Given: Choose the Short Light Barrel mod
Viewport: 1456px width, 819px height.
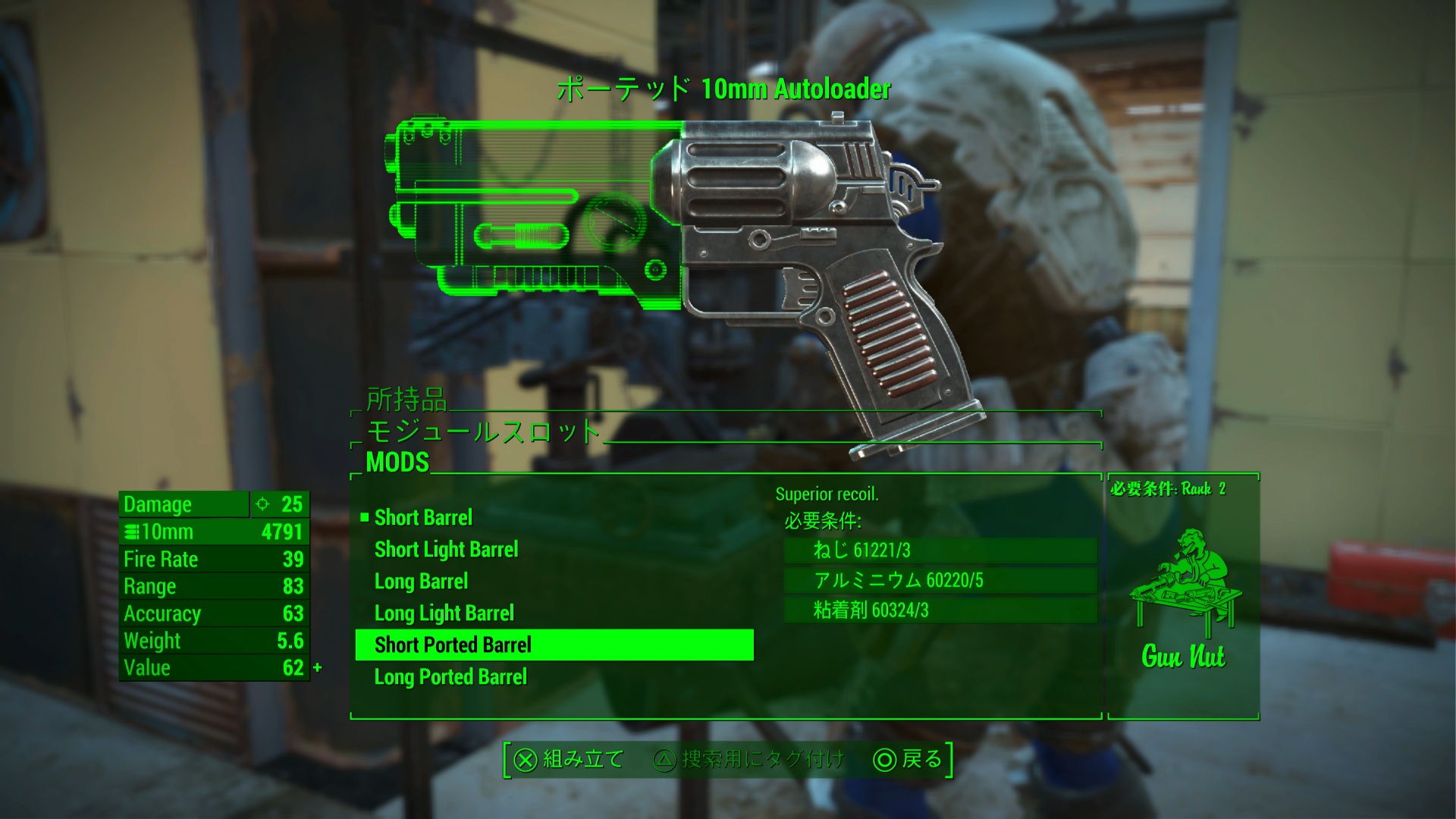Looking at the screenshot, I should tap(446, 550).
